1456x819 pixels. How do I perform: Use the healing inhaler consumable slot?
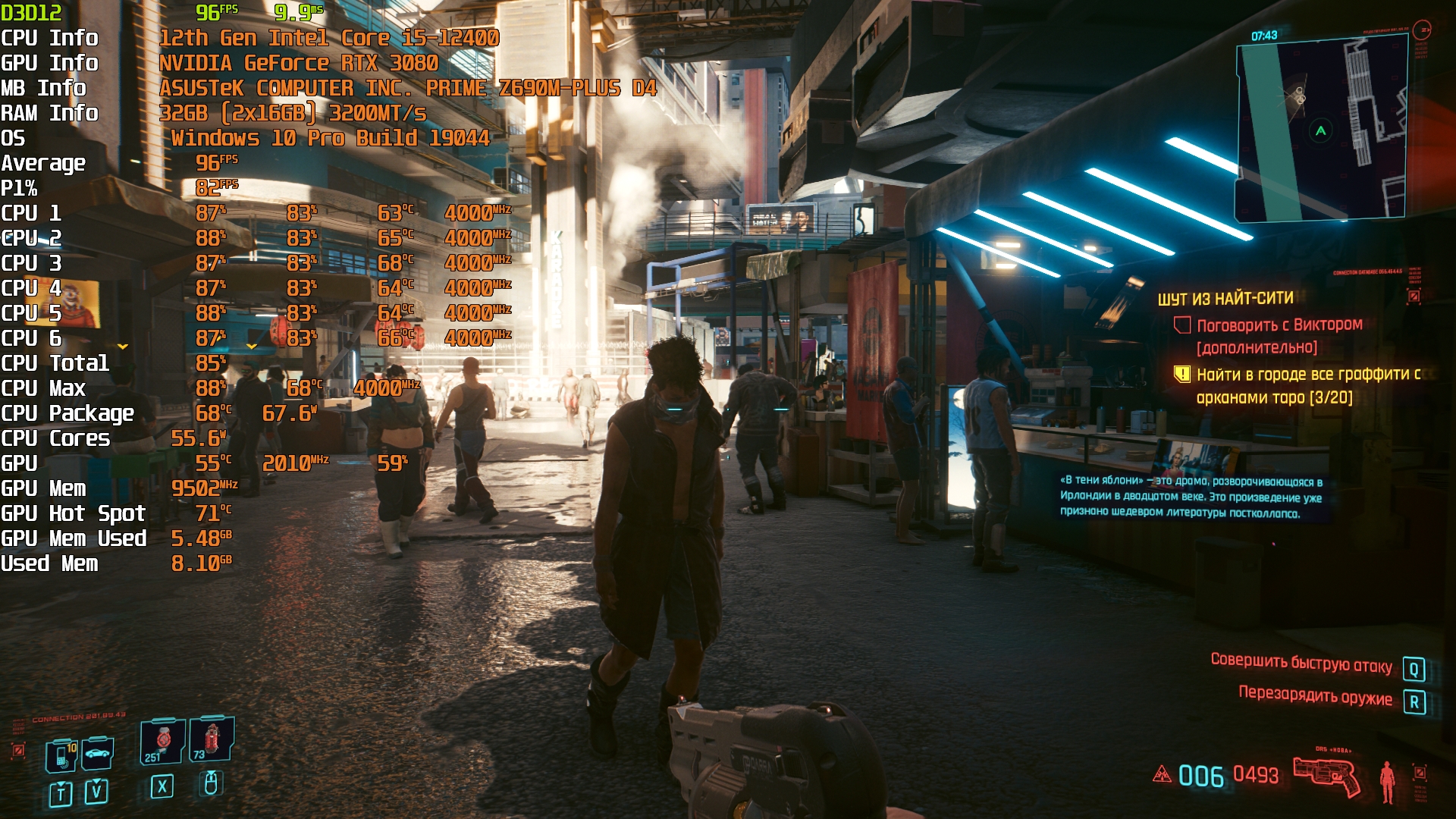point(162,741)
